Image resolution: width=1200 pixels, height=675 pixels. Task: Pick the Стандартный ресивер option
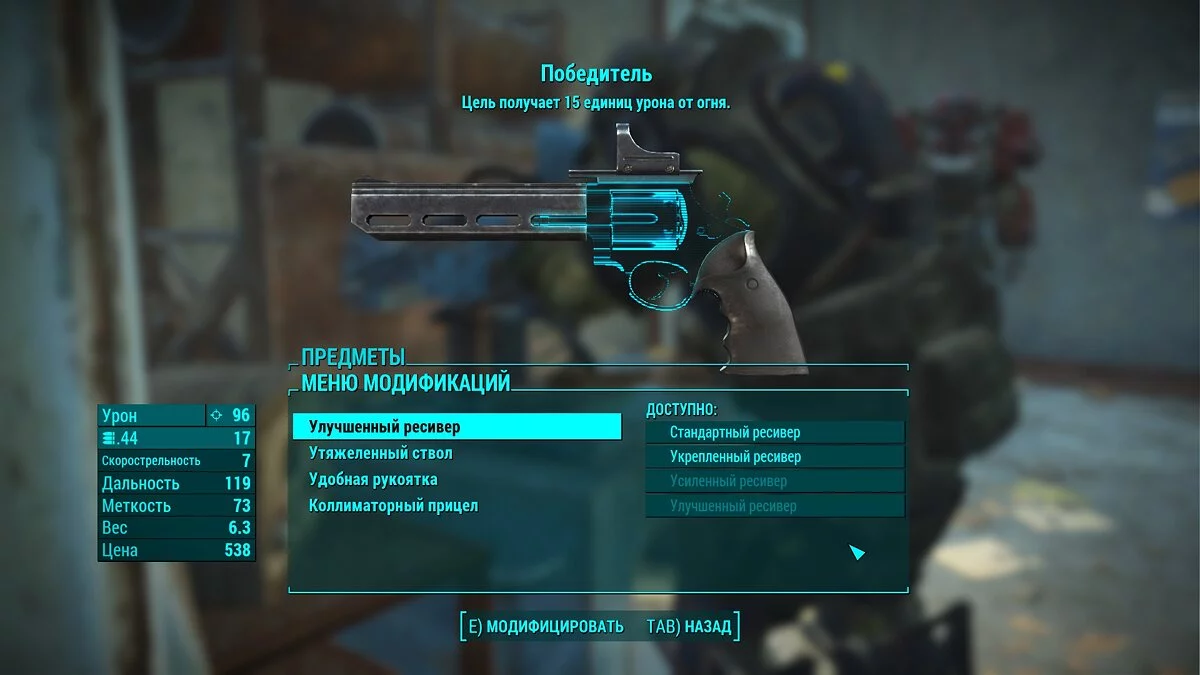tap(774, 432)
